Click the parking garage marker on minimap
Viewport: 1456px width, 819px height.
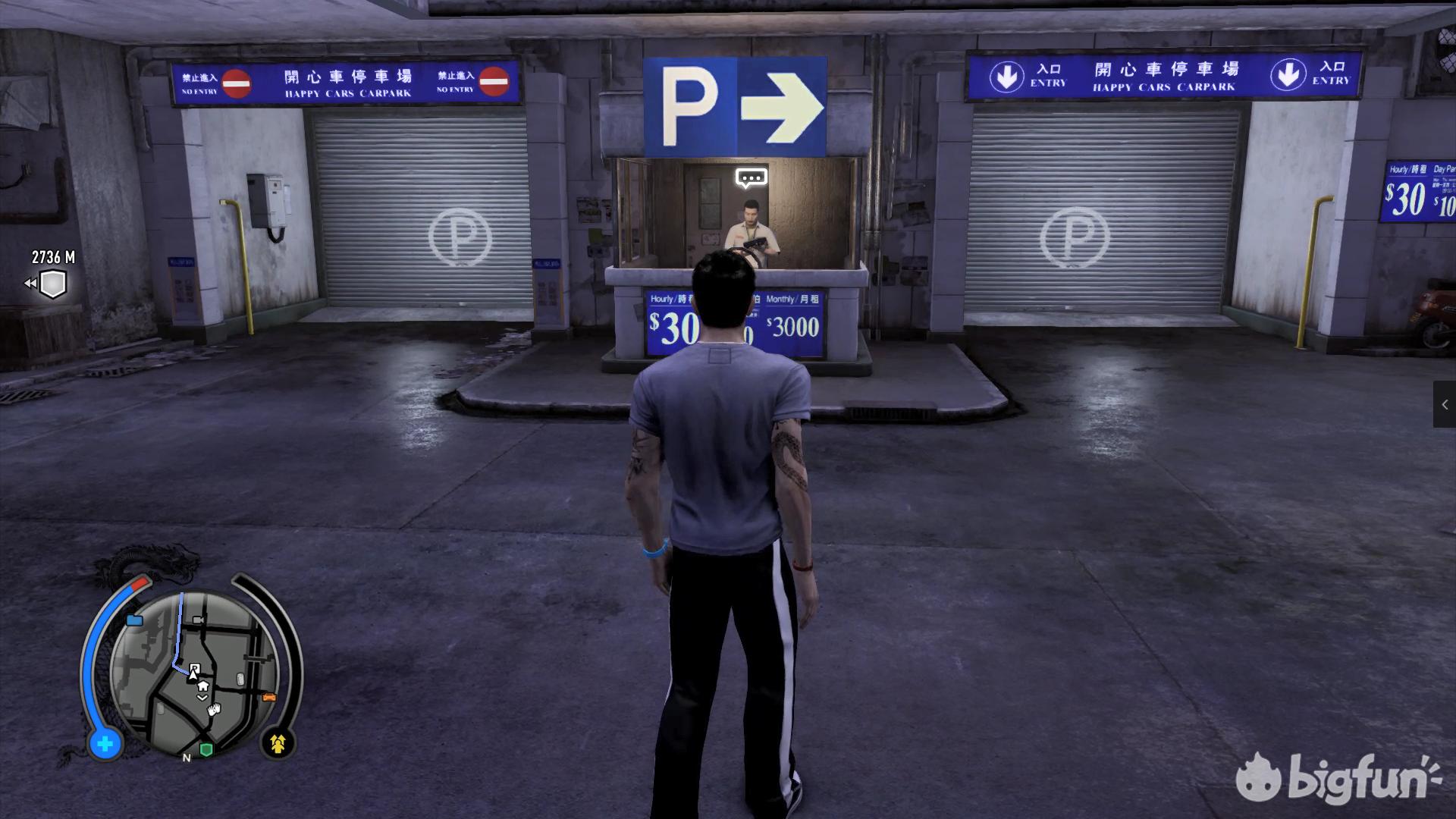[x=194, y=669]
